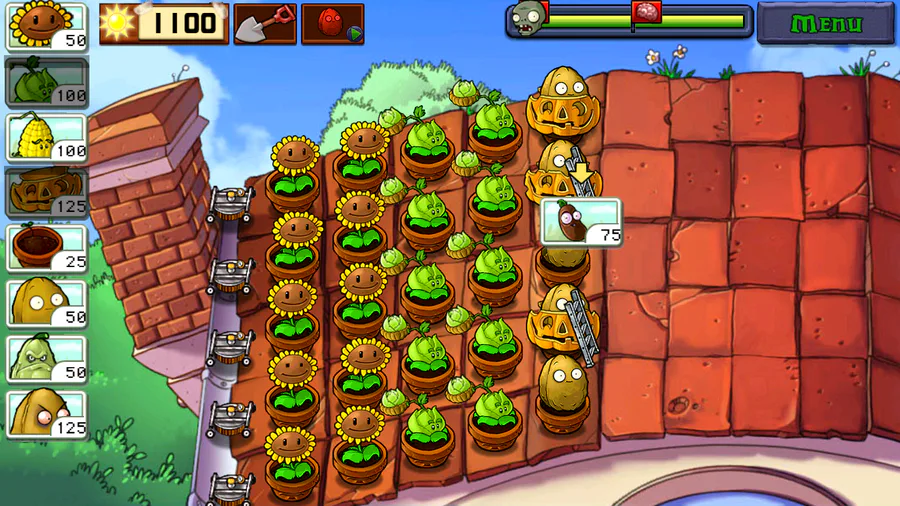
Task: Pick the Squash seed packet
Action: coord(47,358)
